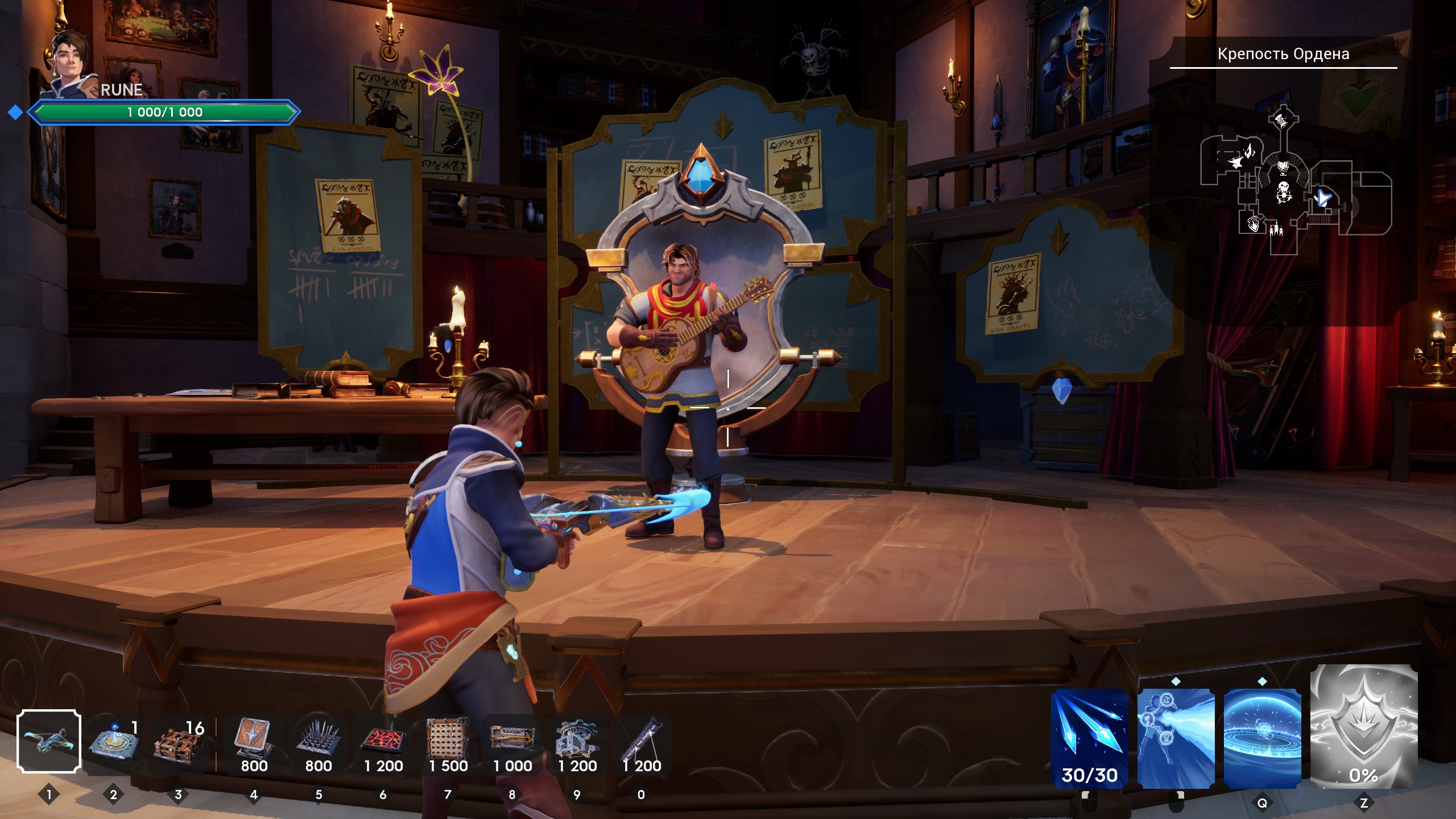The width and height of the screenshot is (1456, 819).
Task: Select the crossbow weapon slot
Action: coord(49,742)
